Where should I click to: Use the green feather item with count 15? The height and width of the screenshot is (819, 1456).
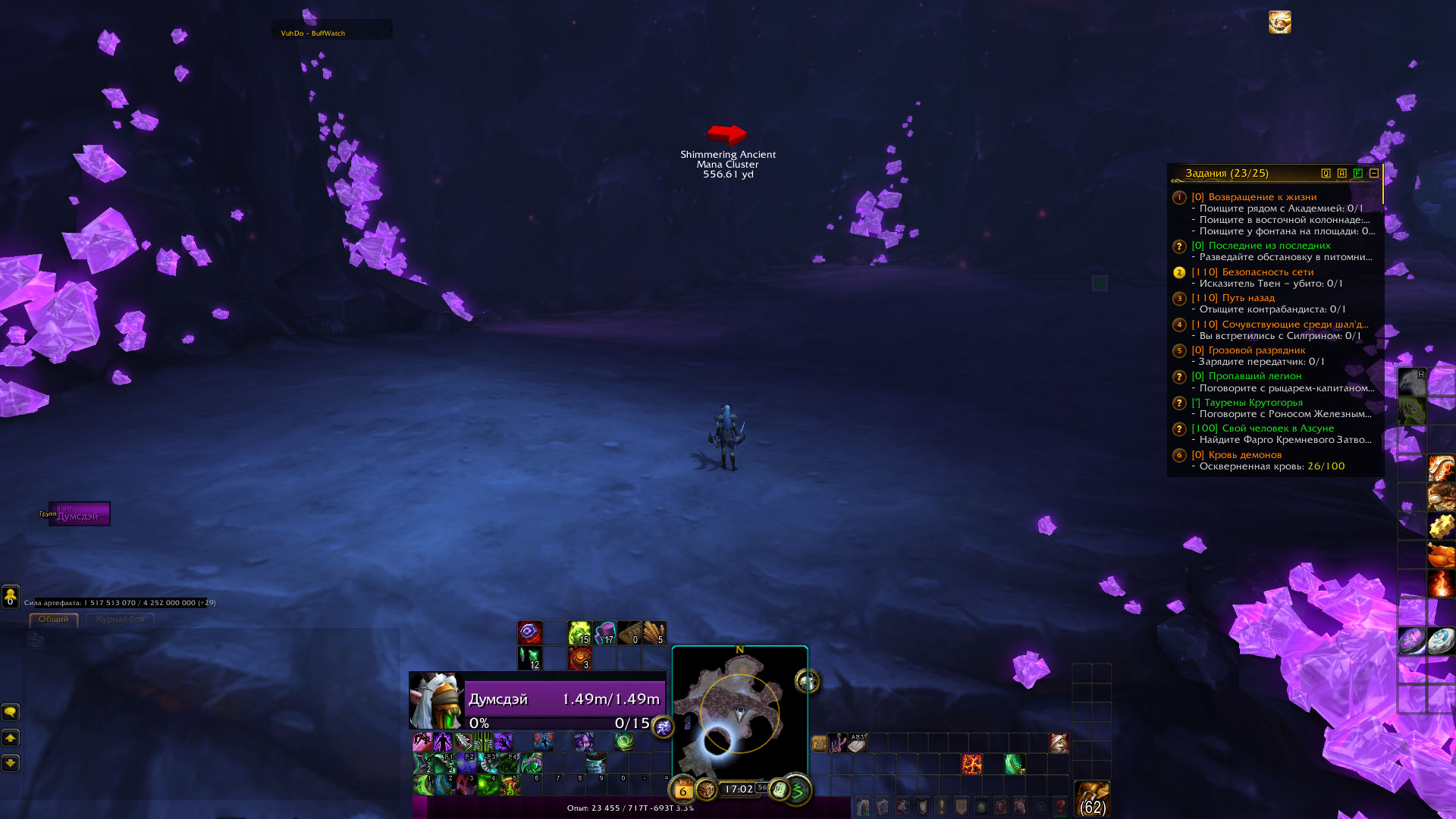point(579,632)
